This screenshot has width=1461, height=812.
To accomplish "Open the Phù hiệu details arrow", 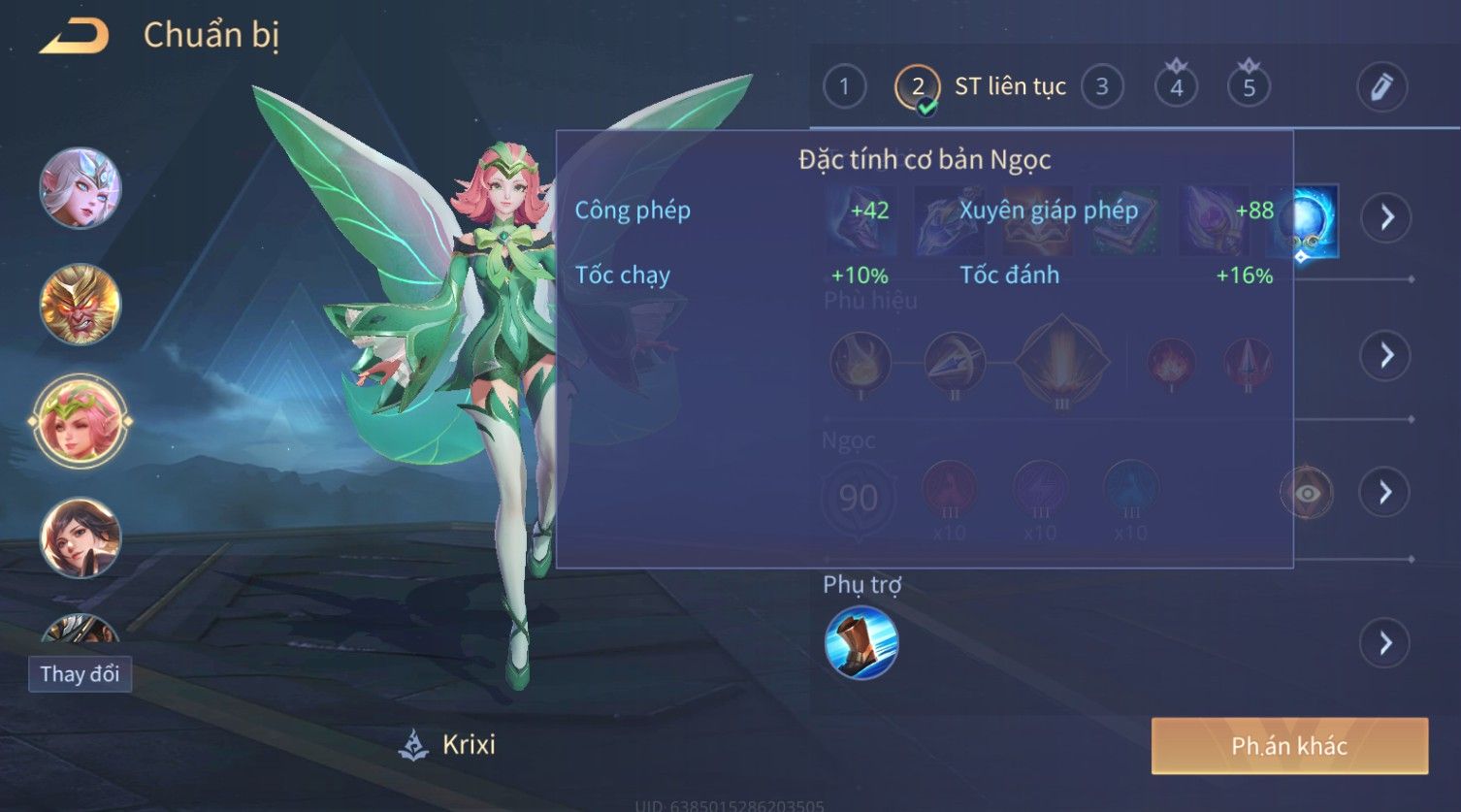I will (x=1386, y=355).
